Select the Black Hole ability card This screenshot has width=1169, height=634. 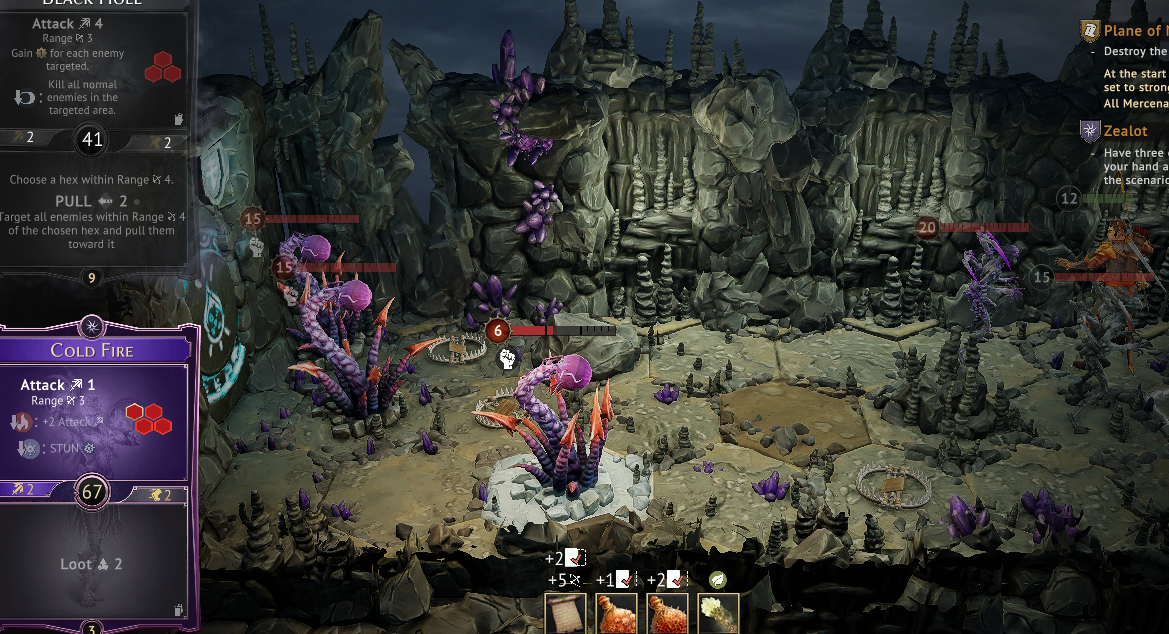pyautogui.click(x=92, y=140)
